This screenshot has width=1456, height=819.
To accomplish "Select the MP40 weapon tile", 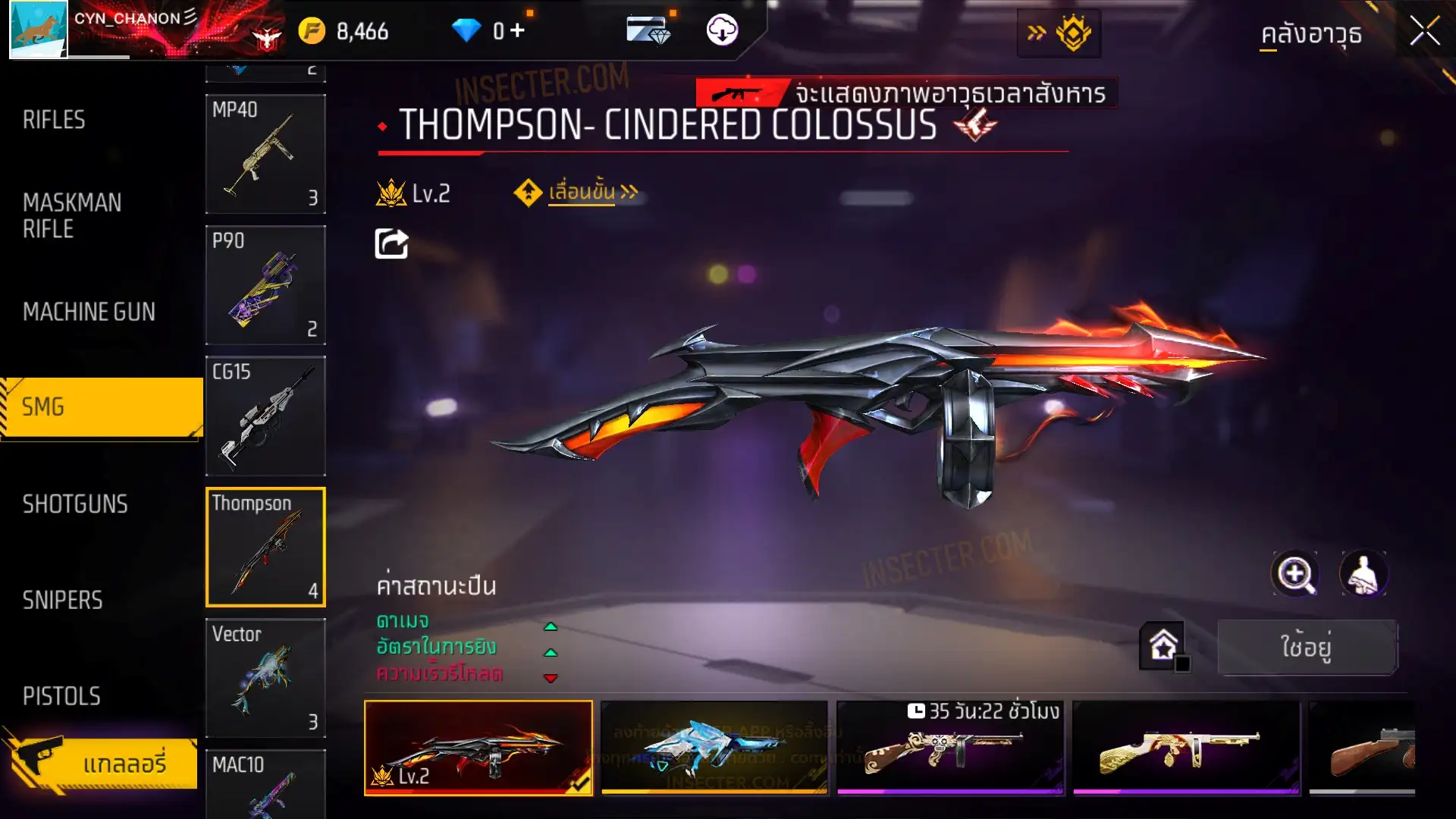I will pyautogui.click(x=265, y=154).
